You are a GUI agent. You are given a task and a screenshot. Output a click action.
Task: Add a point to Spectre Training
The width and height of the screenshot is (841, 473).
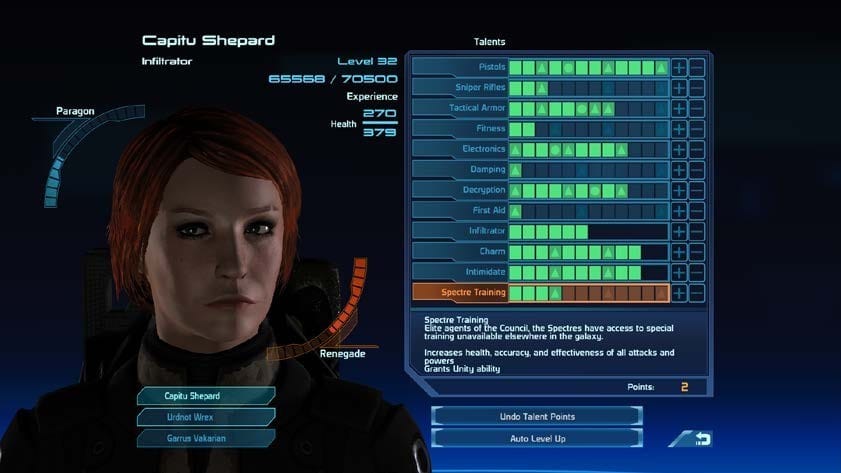point(679,293)
